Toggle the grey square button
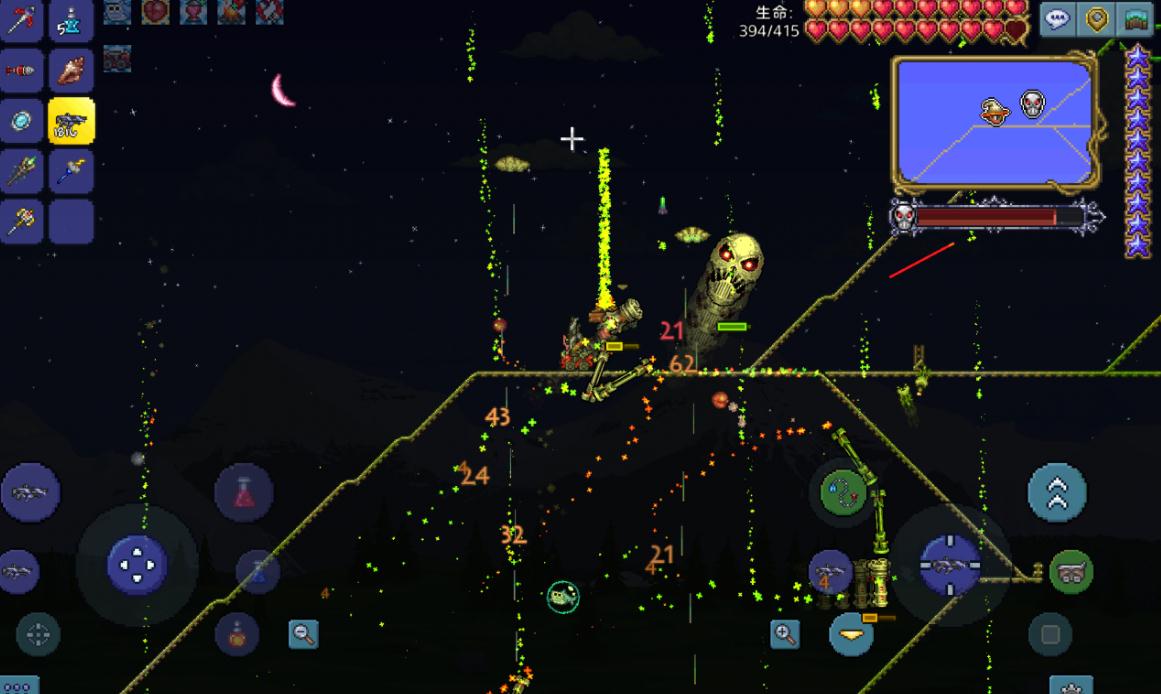1161x694 pixels. tap(1050, 634)
